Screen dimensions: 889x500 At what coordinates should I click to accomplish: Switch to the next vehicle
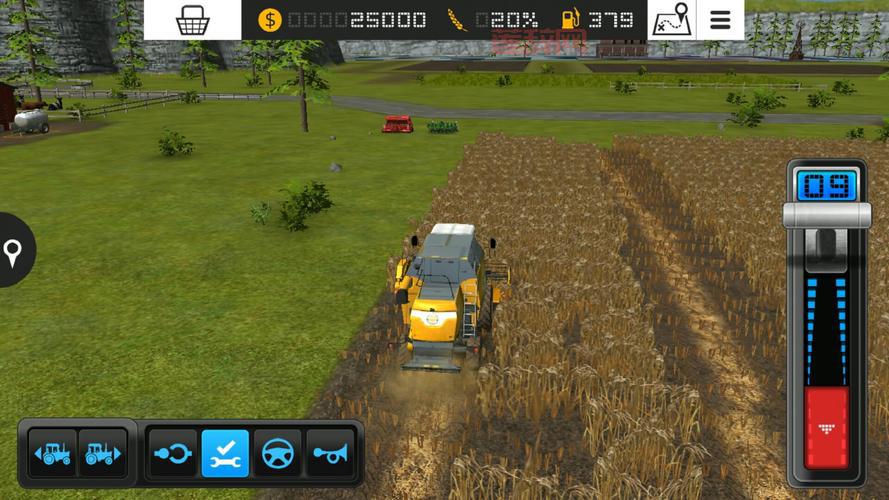pyautogui.click(x=102, y=453)
